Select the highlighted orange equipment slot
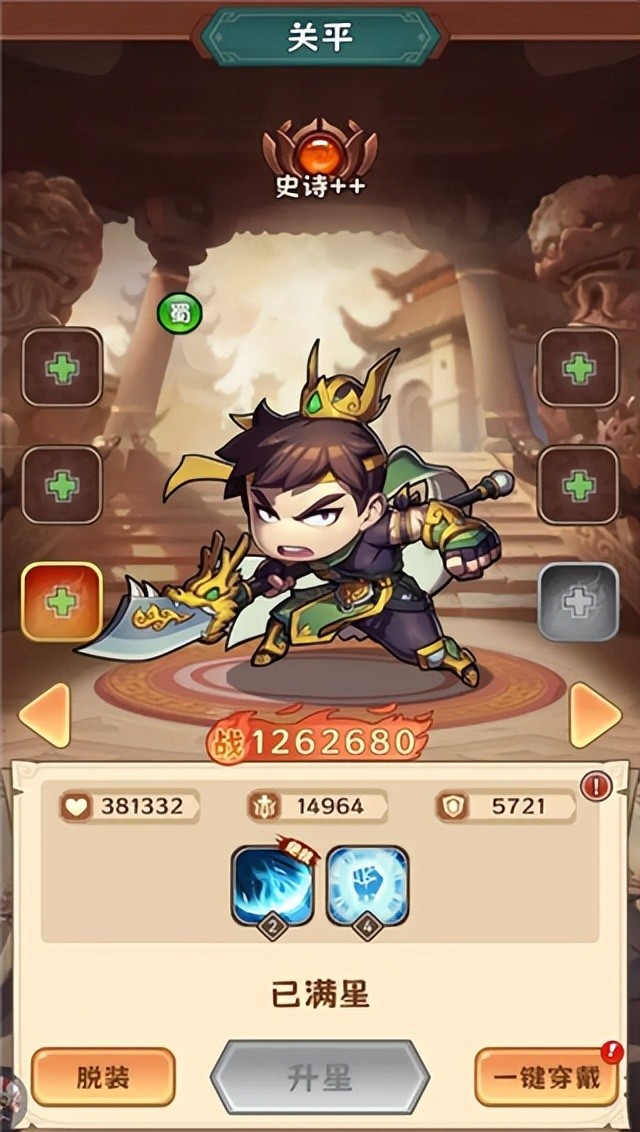The height and width of the screenshot is (1132, 640). (x=62, y=601)
